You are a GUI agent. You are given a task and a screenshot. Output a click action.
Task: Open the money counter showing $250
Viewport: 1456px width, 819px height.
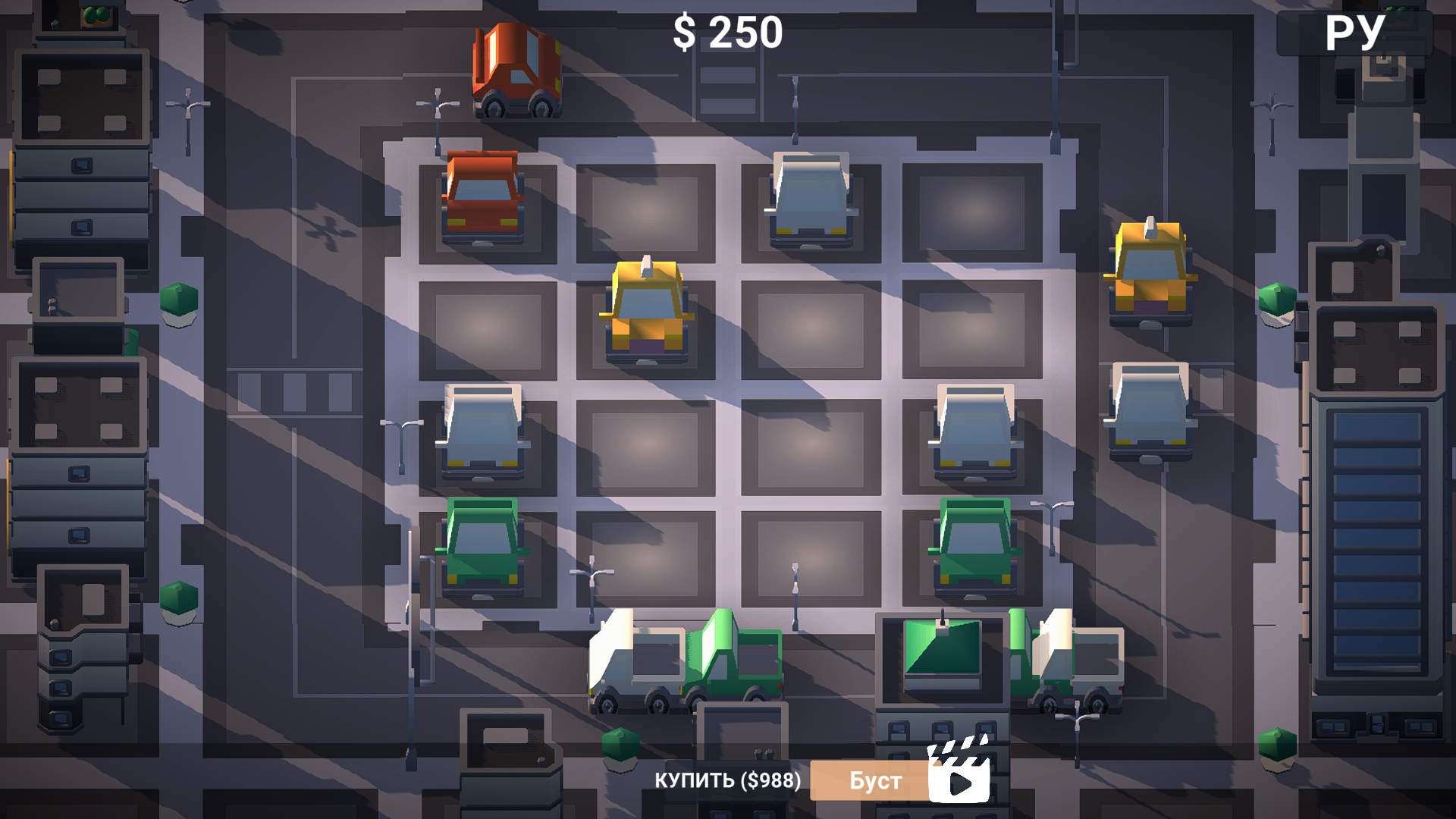[x=730, y=32]
